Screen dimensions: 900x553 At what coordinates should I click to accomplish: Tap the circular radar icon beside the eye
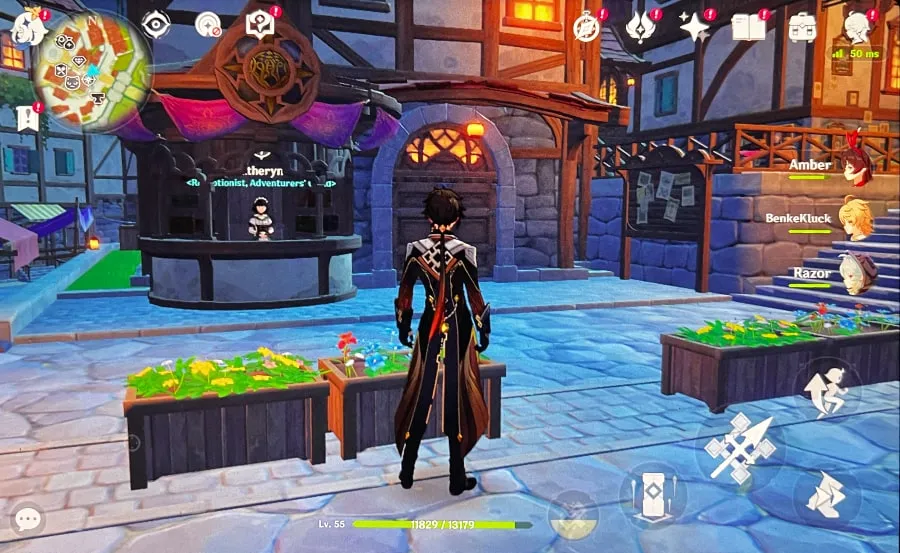pos(208,24)
